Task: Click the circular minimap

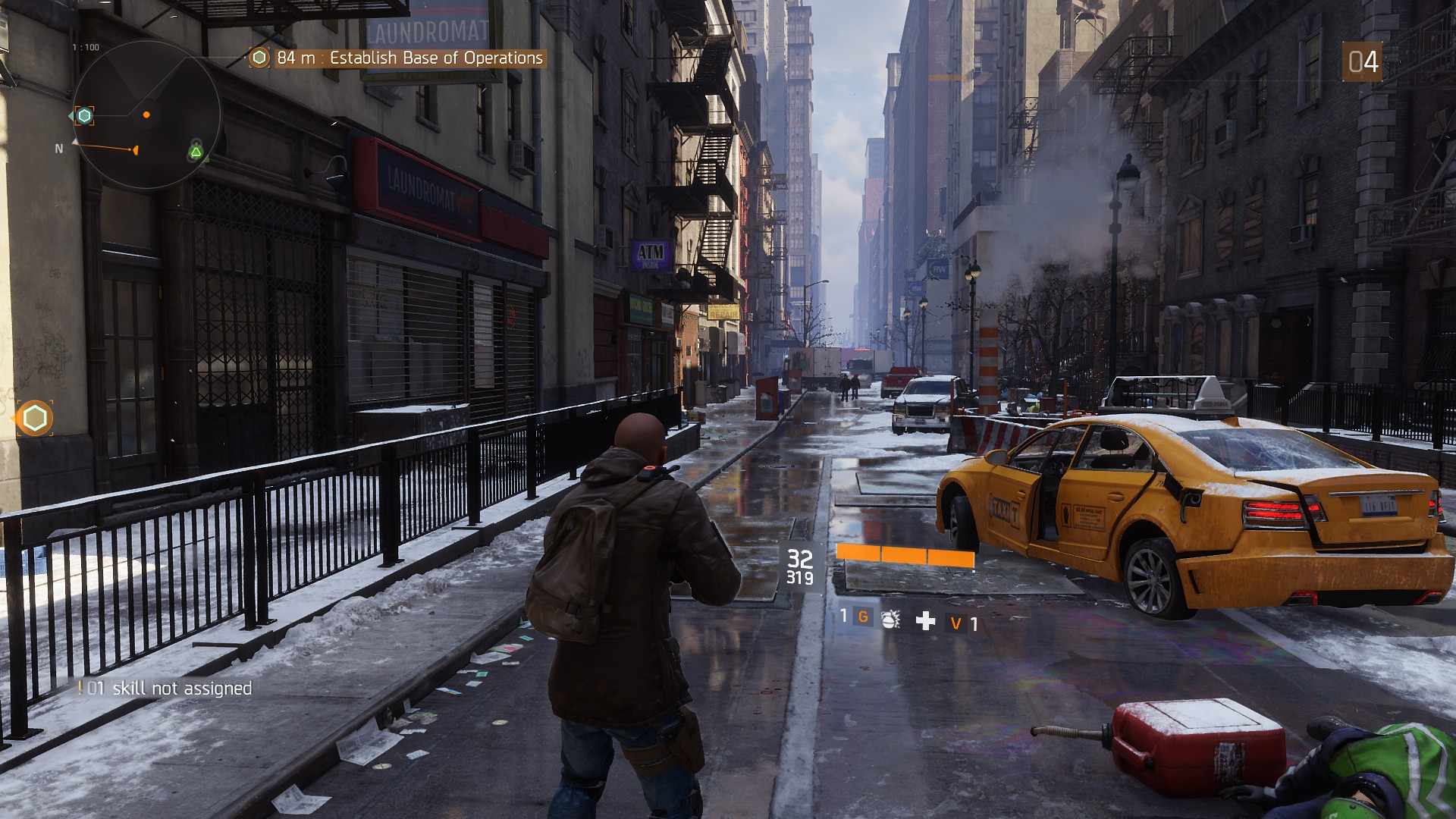Action: [x=146, y=115]
